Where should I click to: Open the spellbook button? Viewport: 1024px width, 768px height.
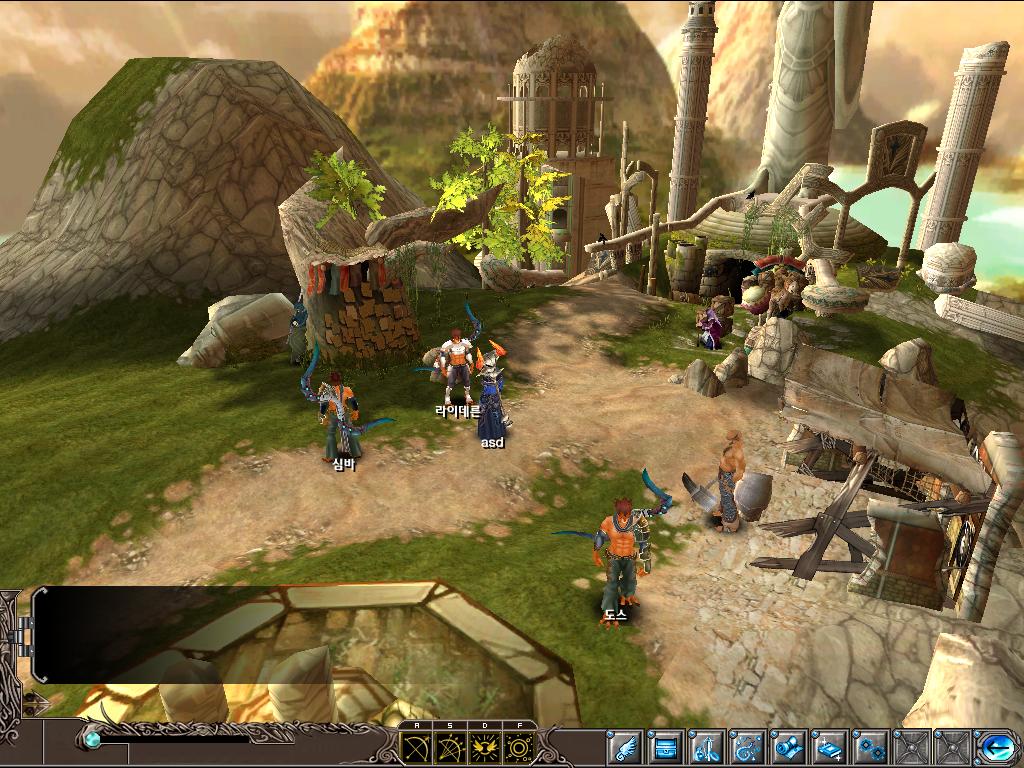pyautogui.click(x=830, y=747)
